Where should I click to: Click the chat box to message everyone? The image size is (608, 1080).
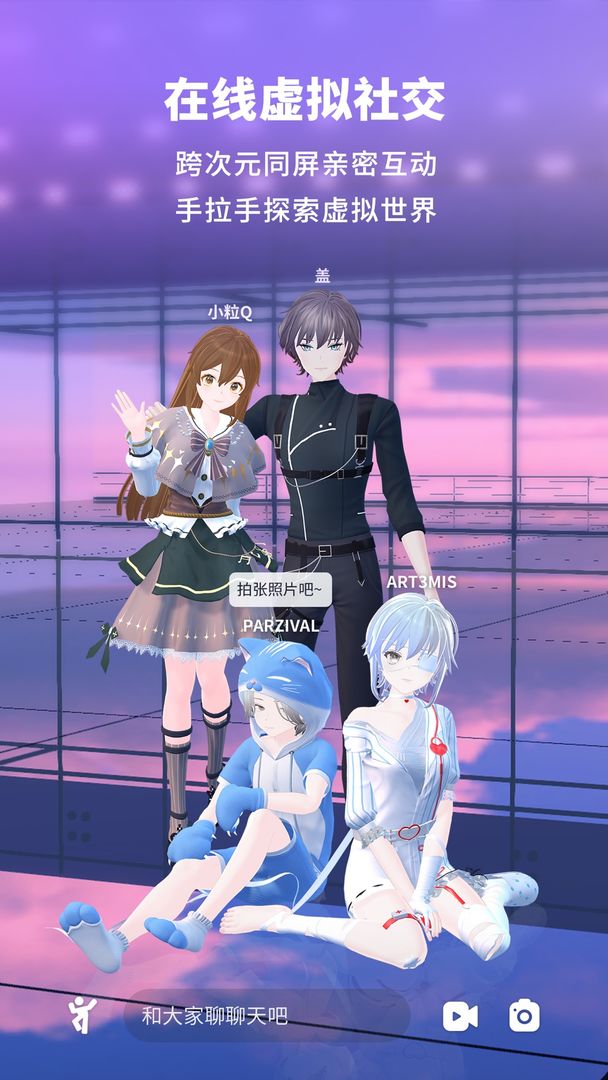[266, 1016]
